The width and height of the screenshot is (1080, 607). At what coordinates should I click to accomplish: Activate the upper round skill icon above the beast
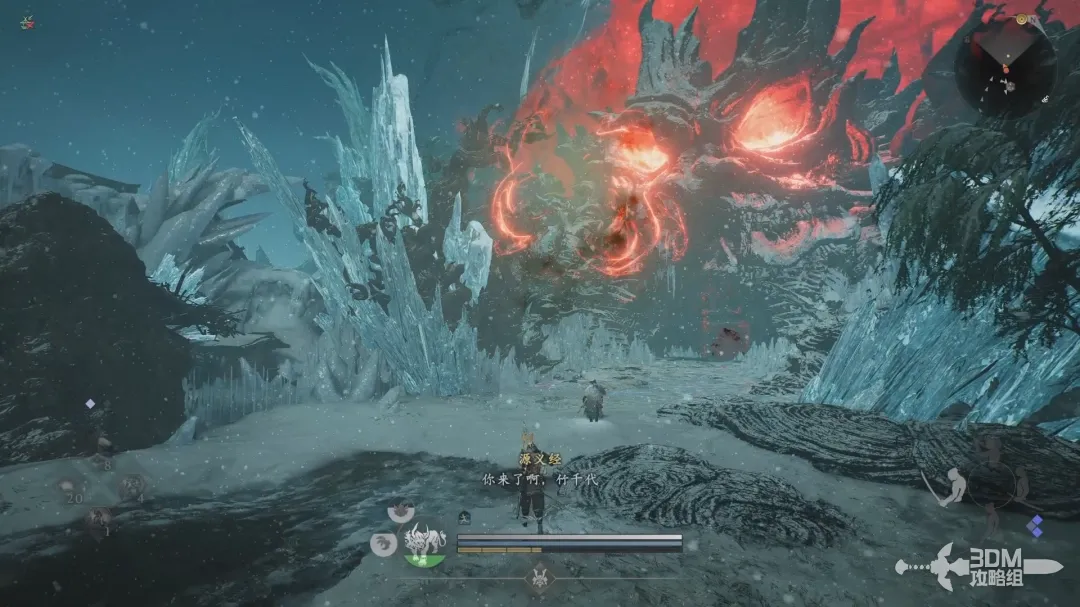[401, 509]
